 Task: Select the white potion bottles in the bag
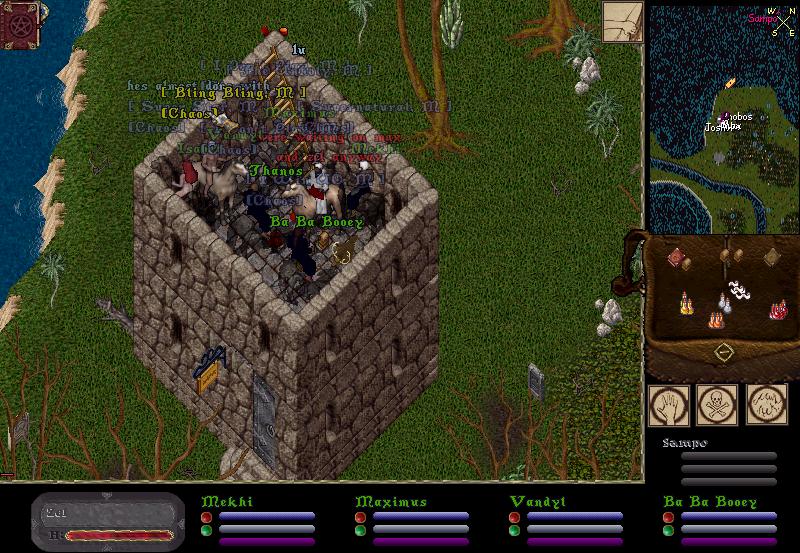click(x=726, y=303)
